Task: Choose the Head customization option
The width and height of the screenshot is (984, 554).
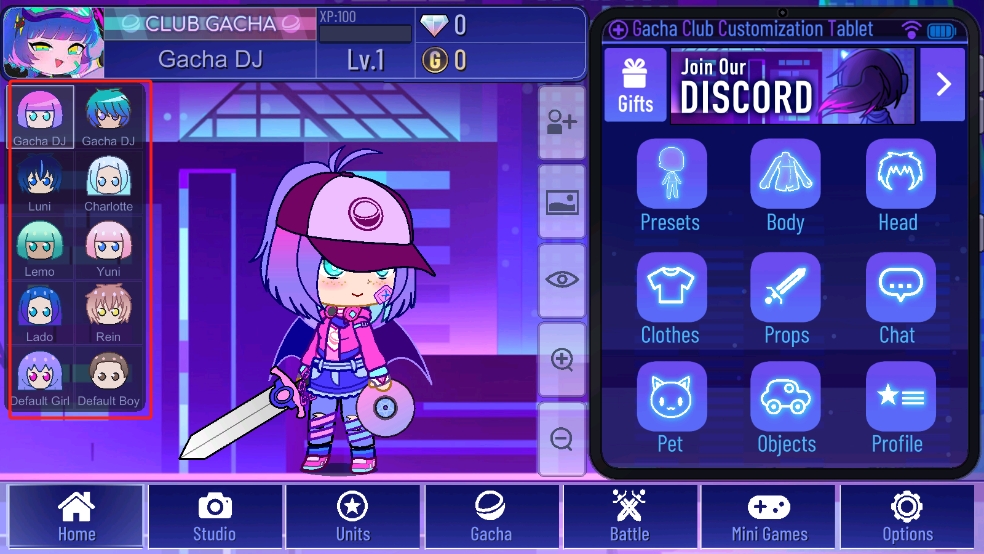Action: click(x=898, y=185)
